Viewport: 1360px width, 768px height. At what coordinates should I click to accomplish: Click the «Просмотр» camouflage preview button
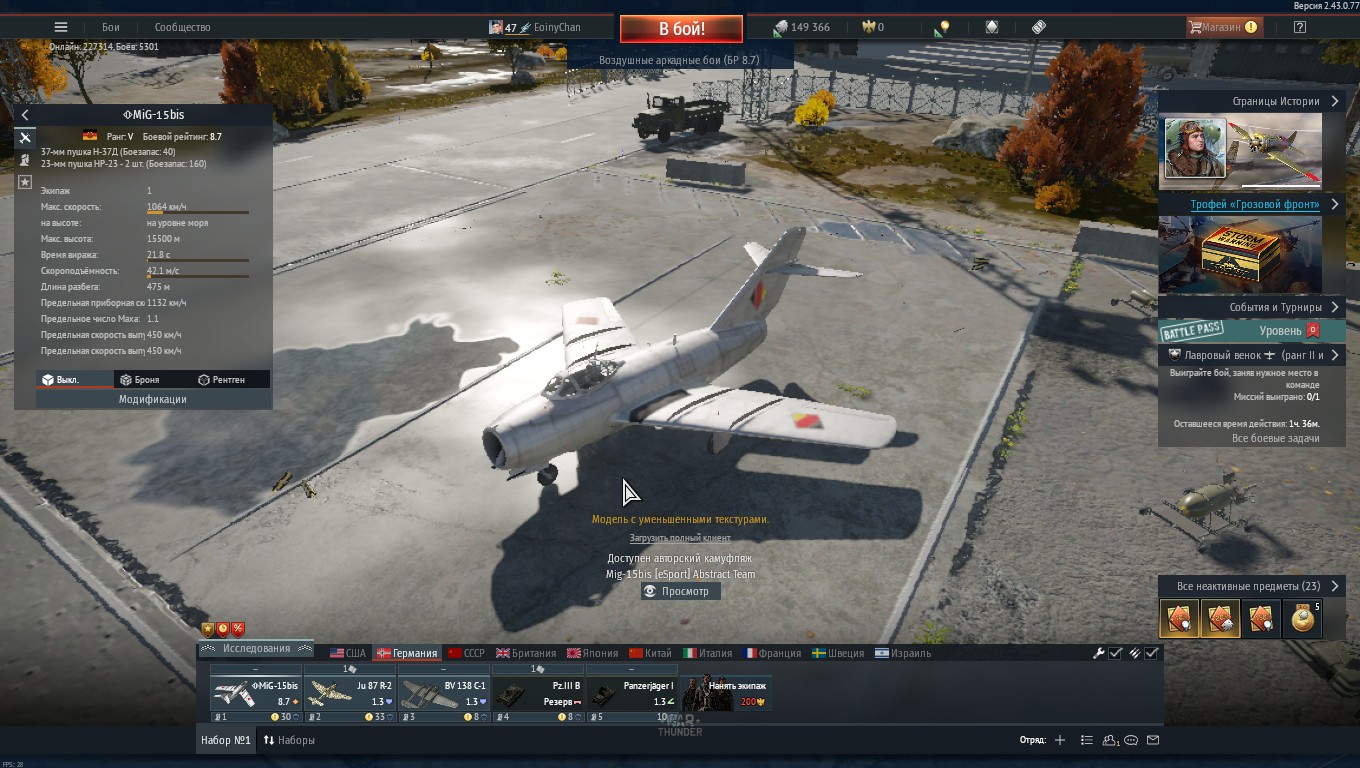[680, 591]
